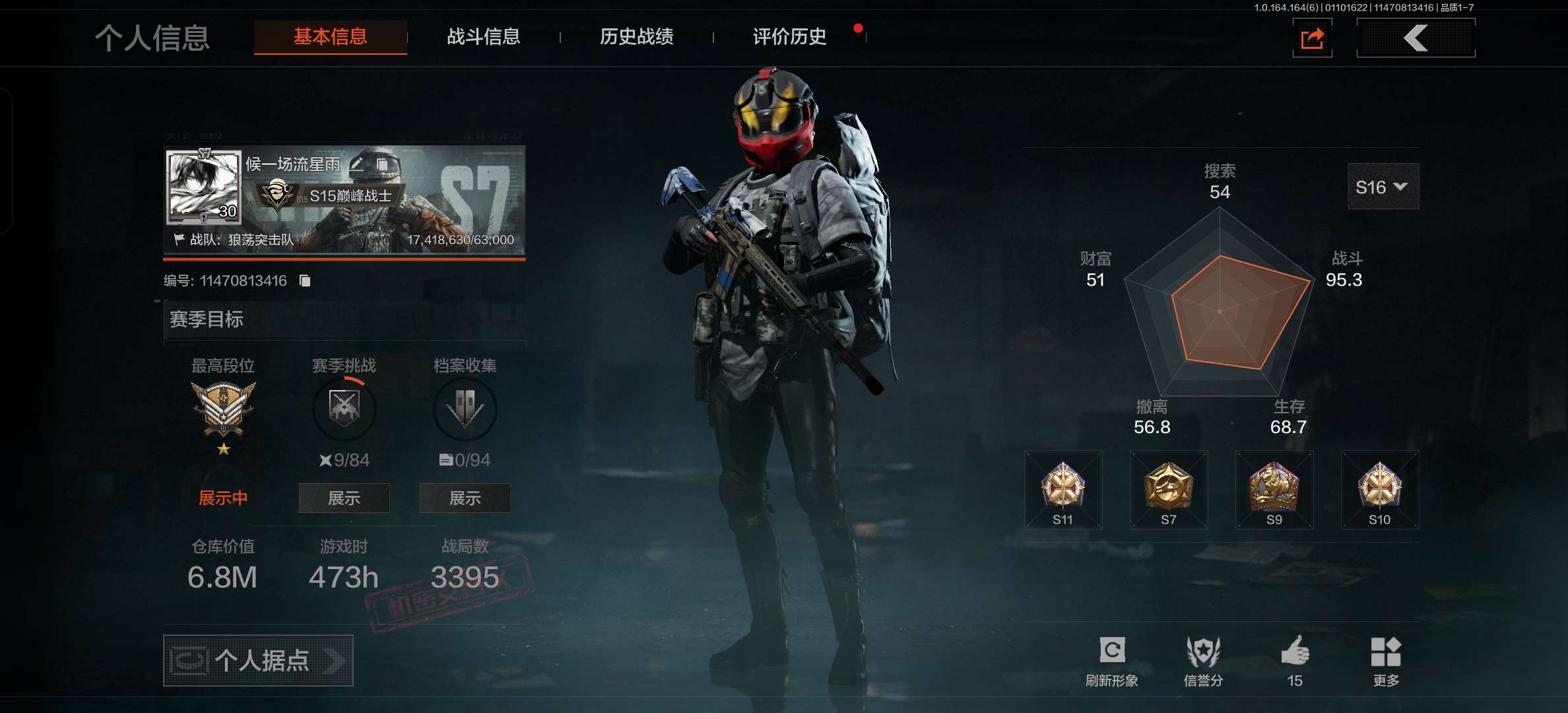View the 评价历史 tab
The height and width of the screenshot is (713, 1568).
tap(789, 37)
